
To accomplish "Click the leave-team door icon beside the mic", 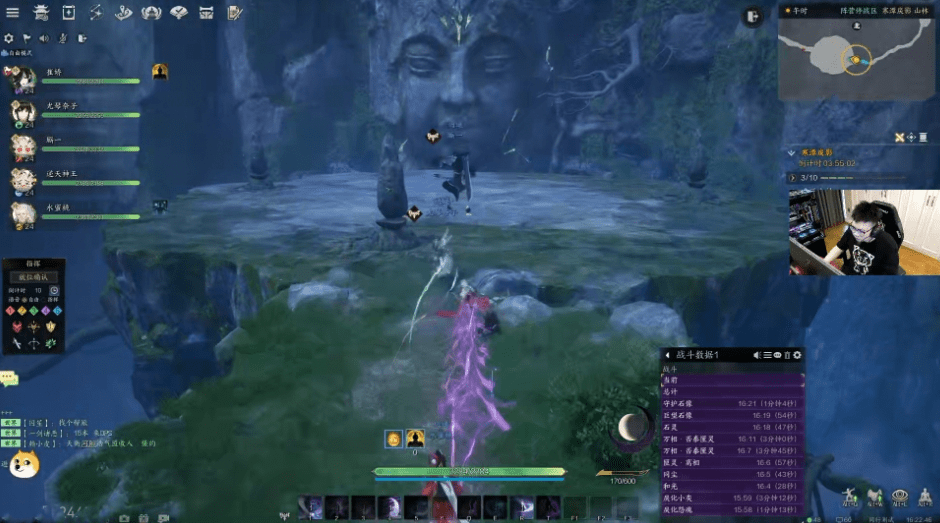I will [x=82, y=39].
